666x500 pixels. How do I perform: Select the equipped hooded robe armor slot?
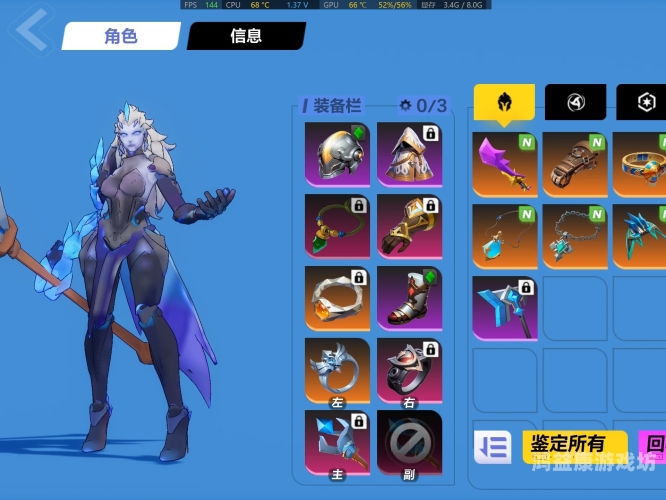point(409,154)
